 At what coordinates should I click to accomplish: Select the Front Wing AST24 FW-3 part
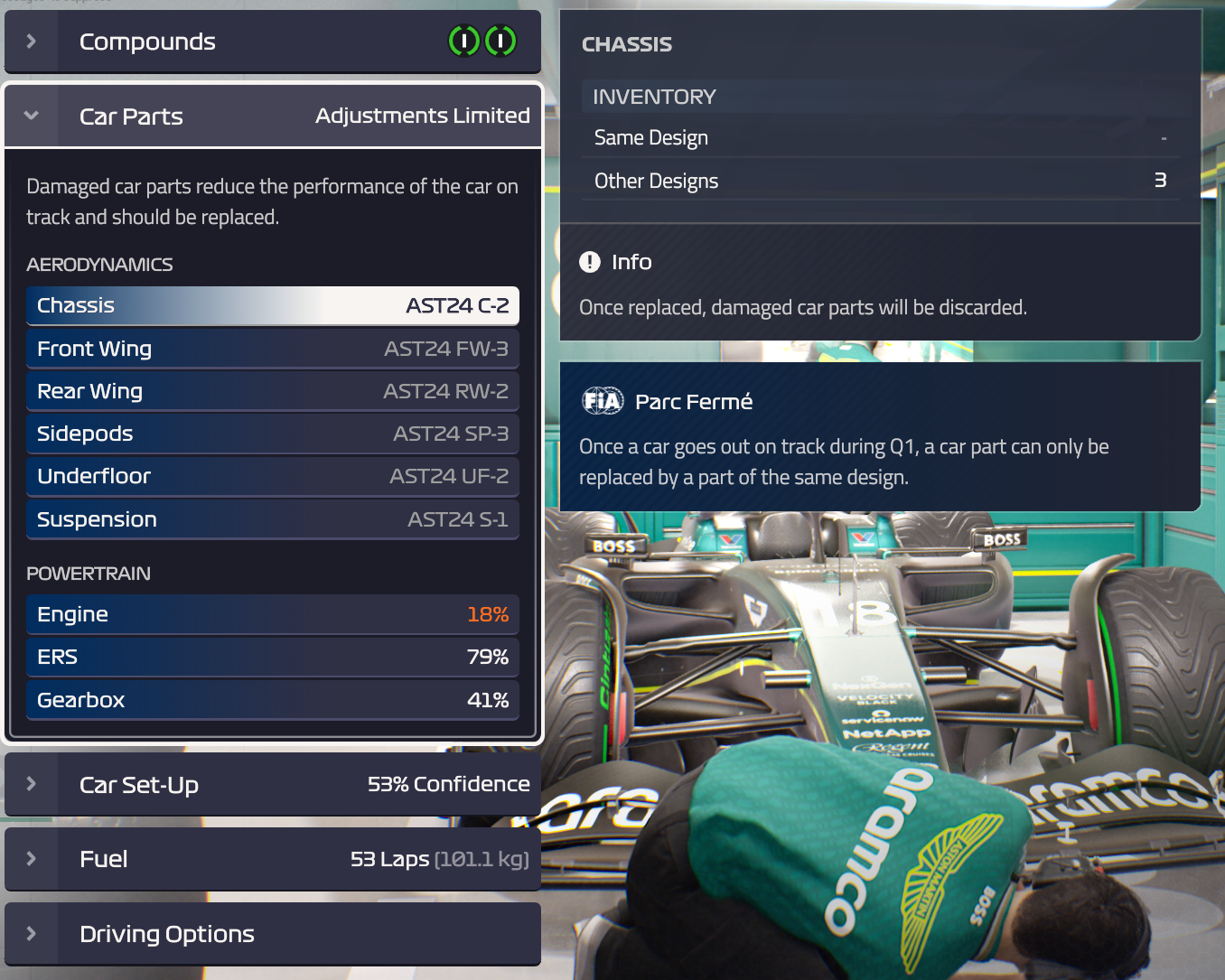(x=272, y=349)
